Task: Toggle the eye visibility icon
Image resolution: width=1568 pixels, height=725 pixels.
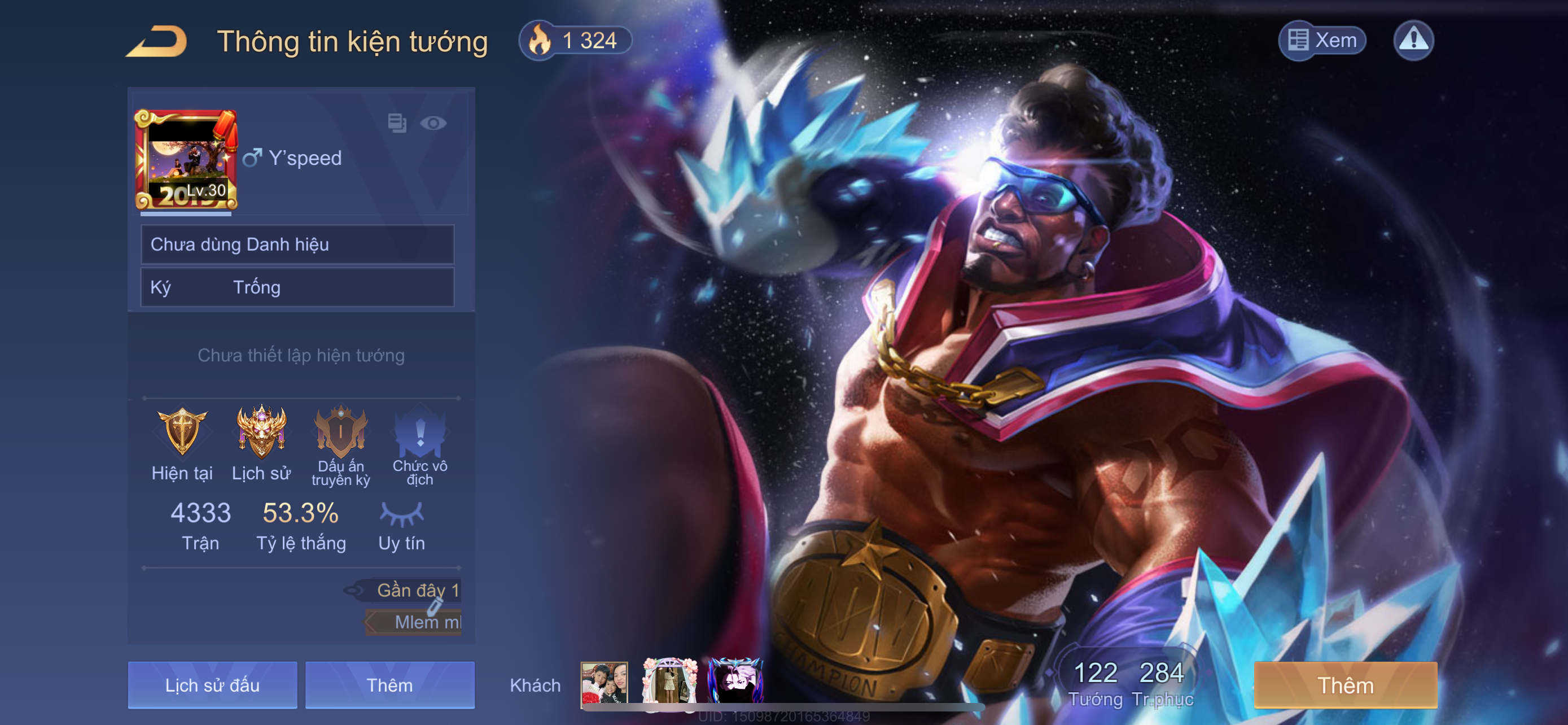Action: point(433,124)
